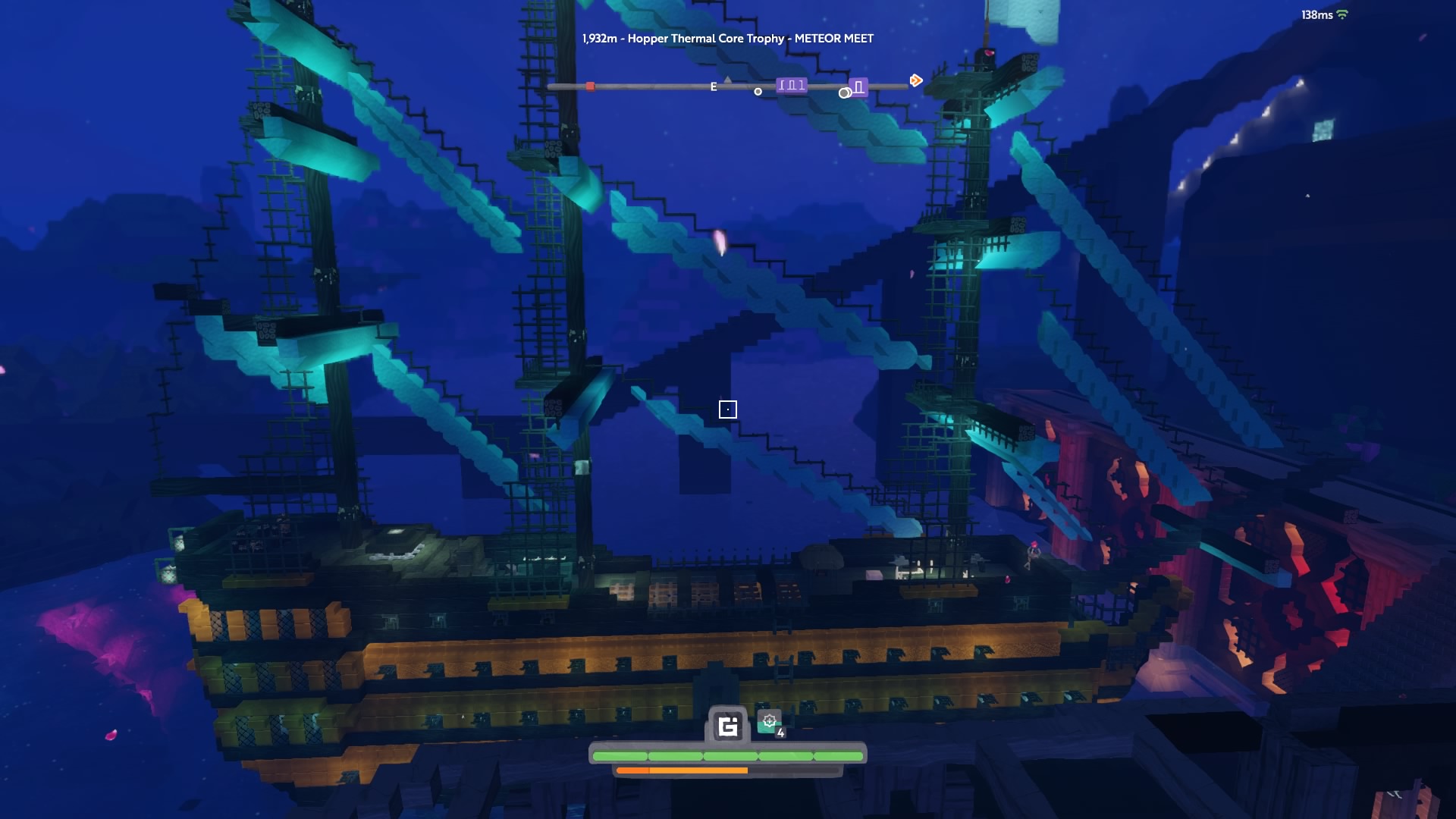
Task: Click the single purple gate marker on the compass
Action: pyautogui.click(x=858, y=87)
